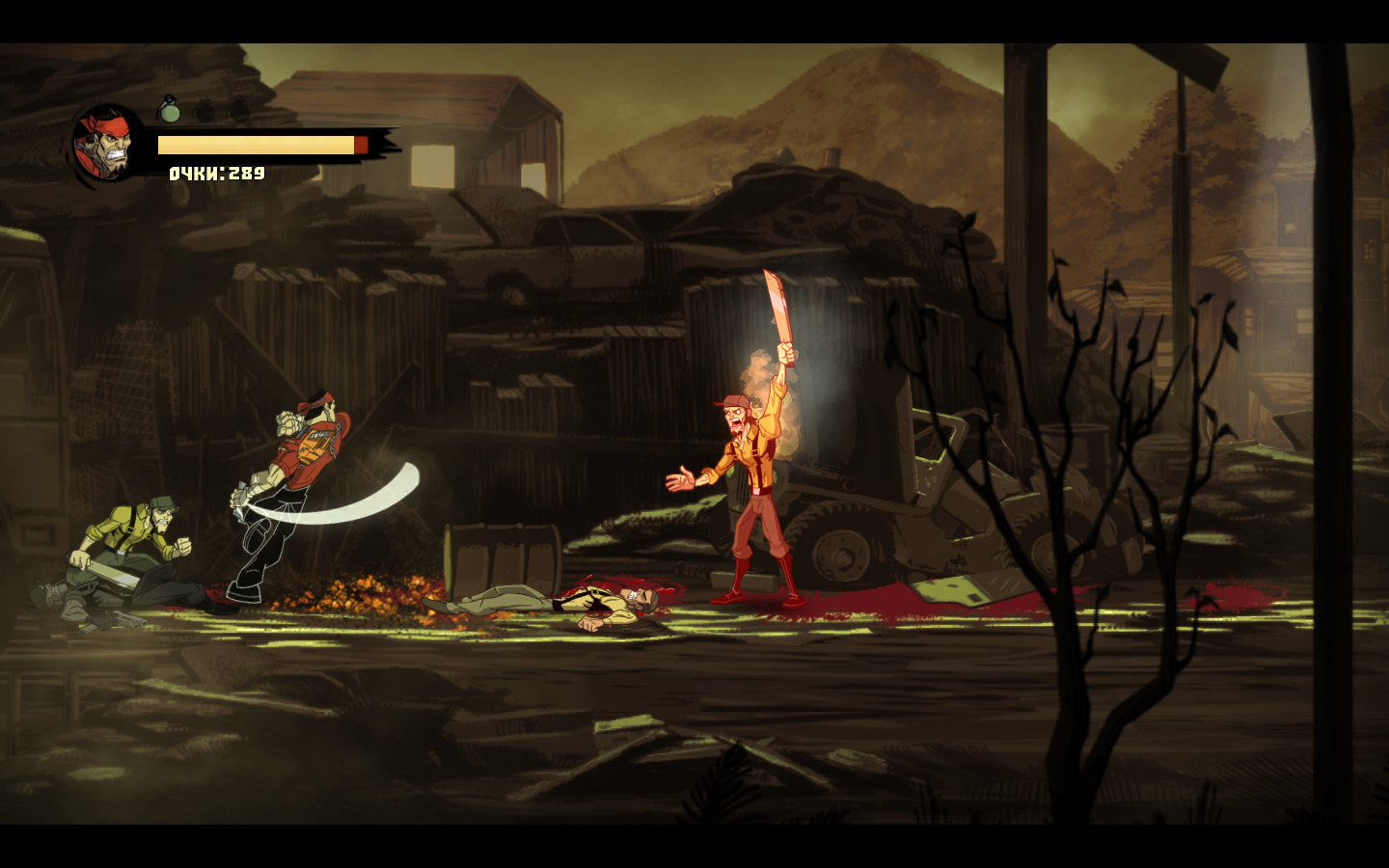Select the green grenade icon

point(170,109)
